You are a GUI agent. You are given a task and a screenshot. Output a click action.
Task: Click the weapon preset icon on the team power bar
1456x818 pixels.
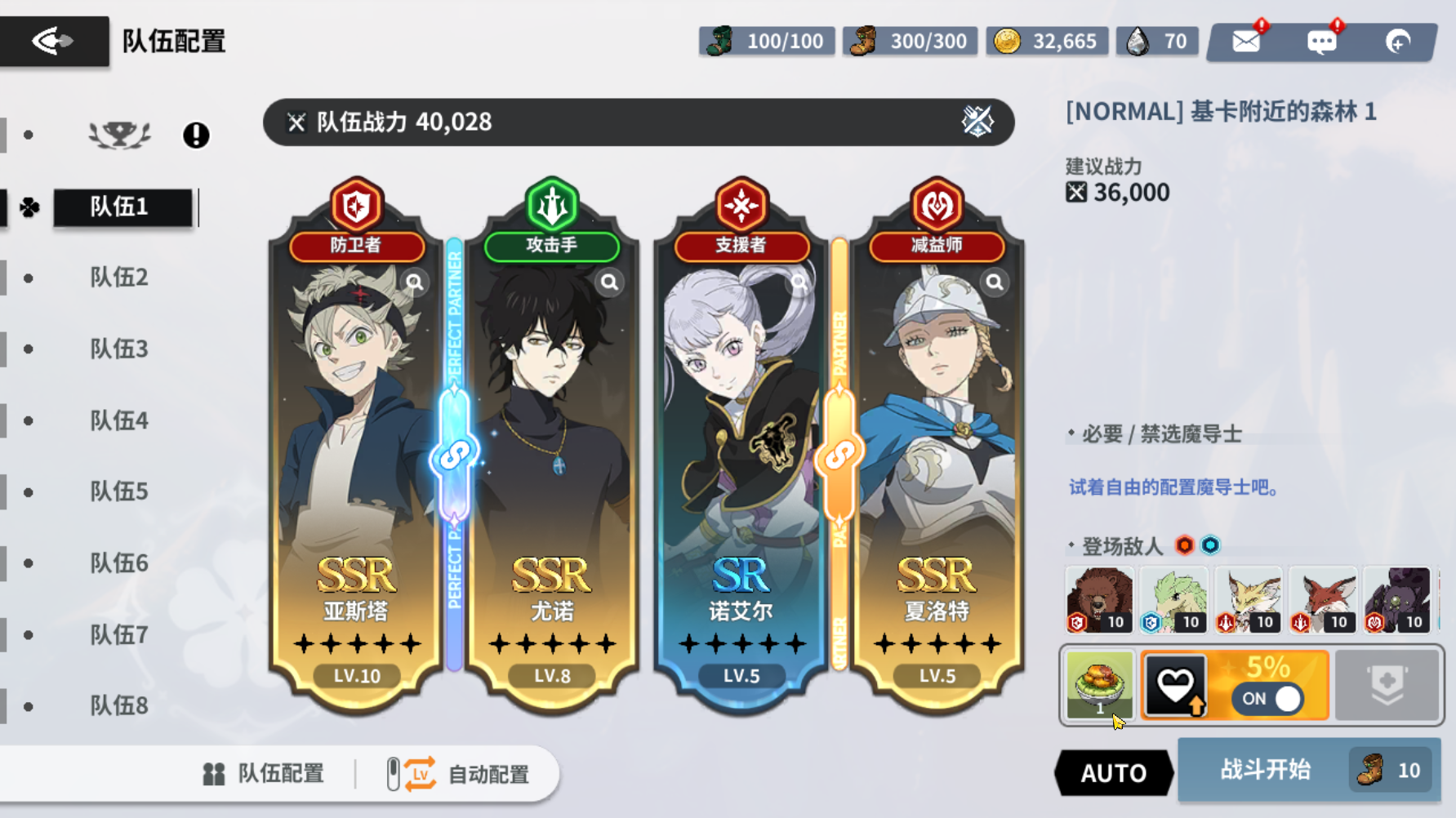977,122
